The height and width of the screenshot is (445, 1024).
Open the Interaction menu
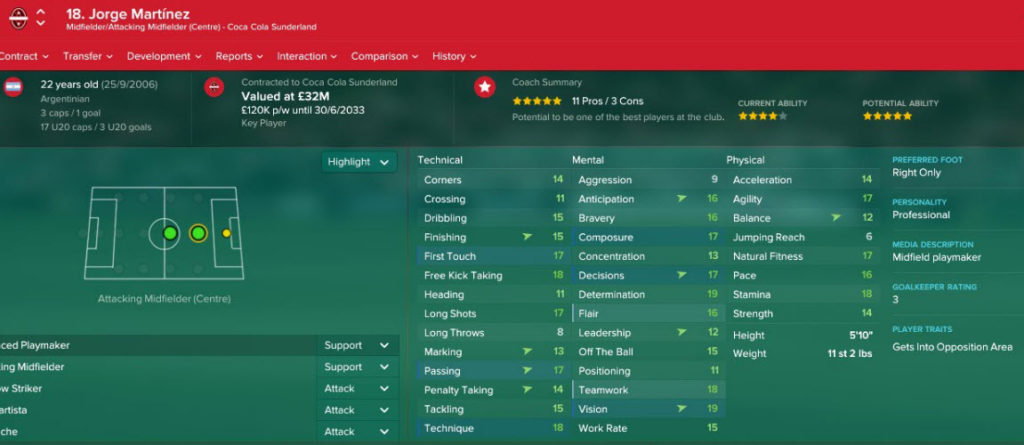[x=307, y=56]
